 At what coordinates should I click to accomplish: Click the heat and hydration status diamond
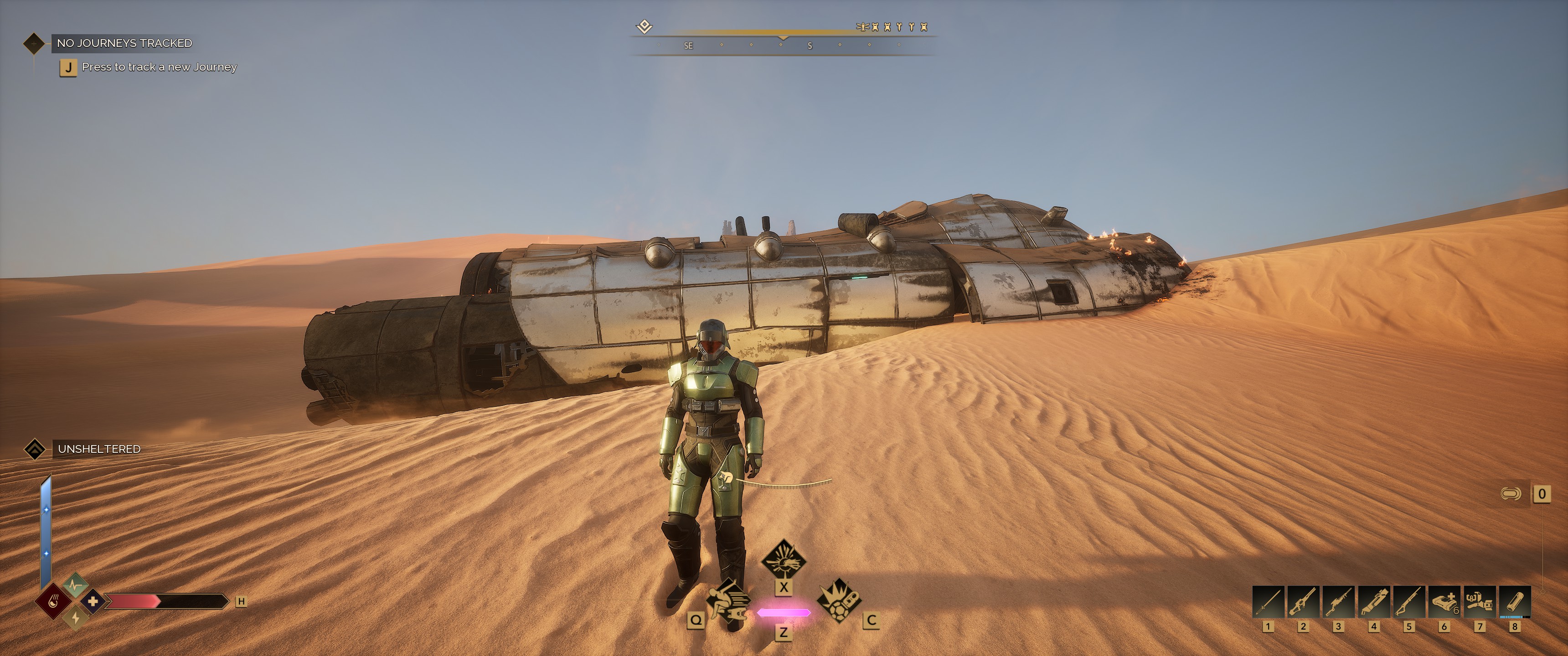point(54,602)
